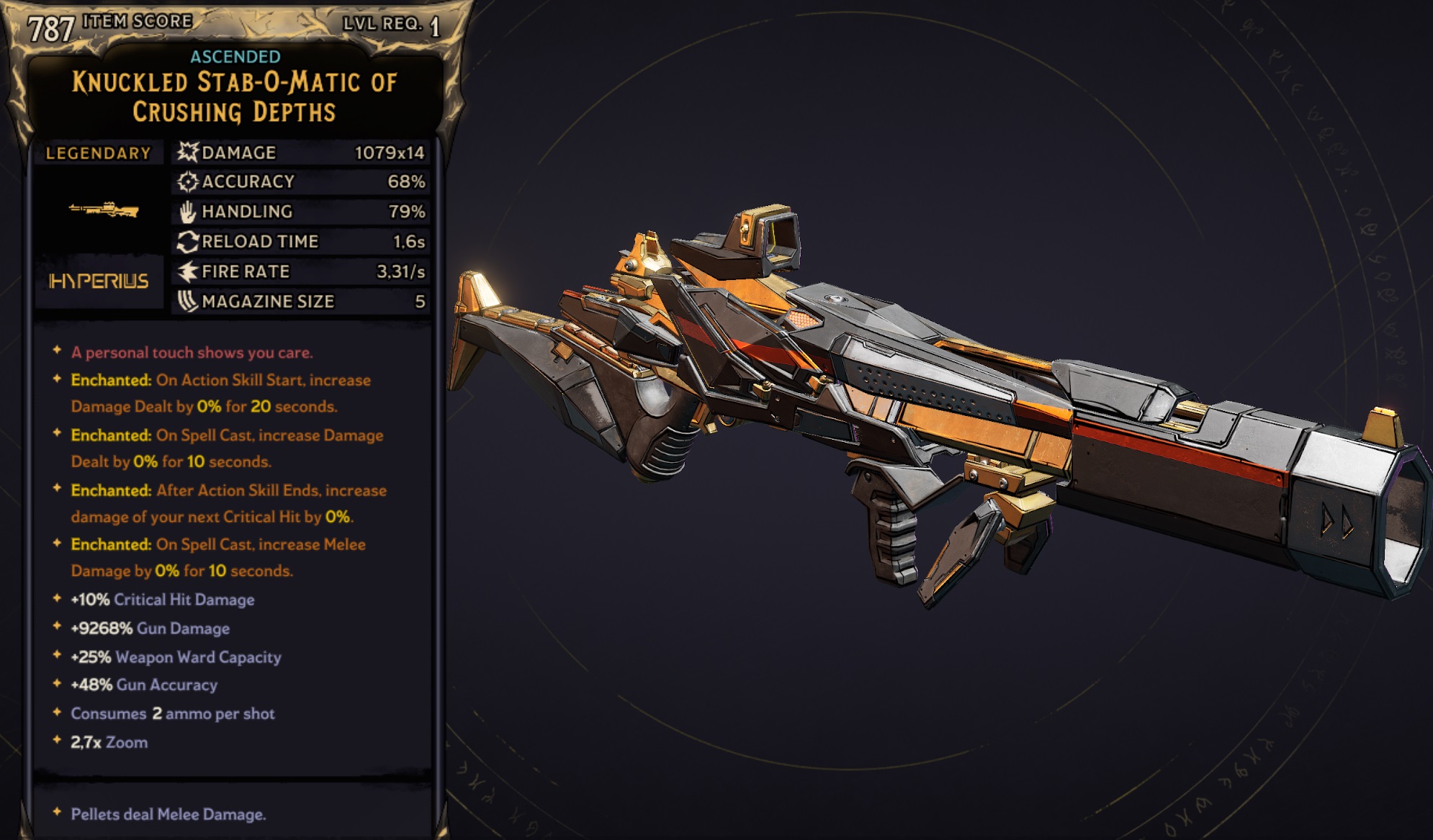Select the LVL REQ. 1 badge
This screenshot has width=1433, height=840.
pos(392,25)
